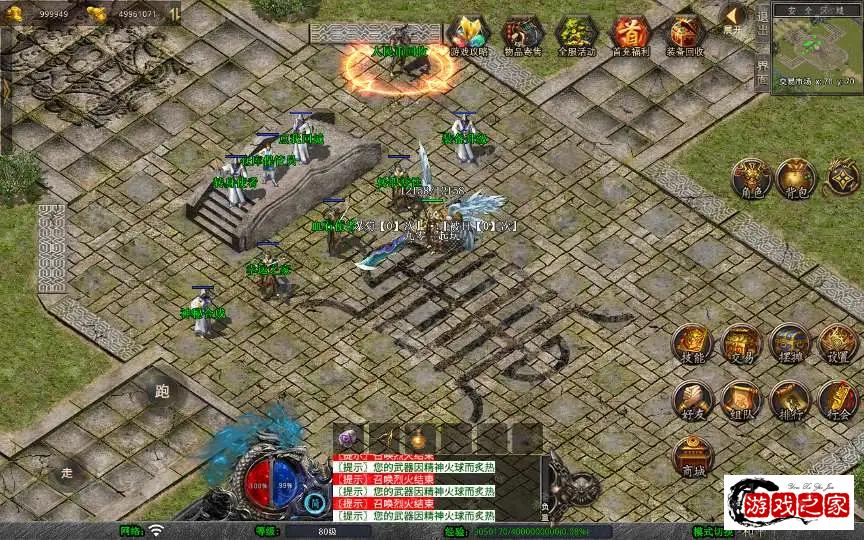Screen dimensions: 864x540
Task: Open the 装备回收 equipment recycling chest
Action: pyautogui.click(x=686, y=34)
